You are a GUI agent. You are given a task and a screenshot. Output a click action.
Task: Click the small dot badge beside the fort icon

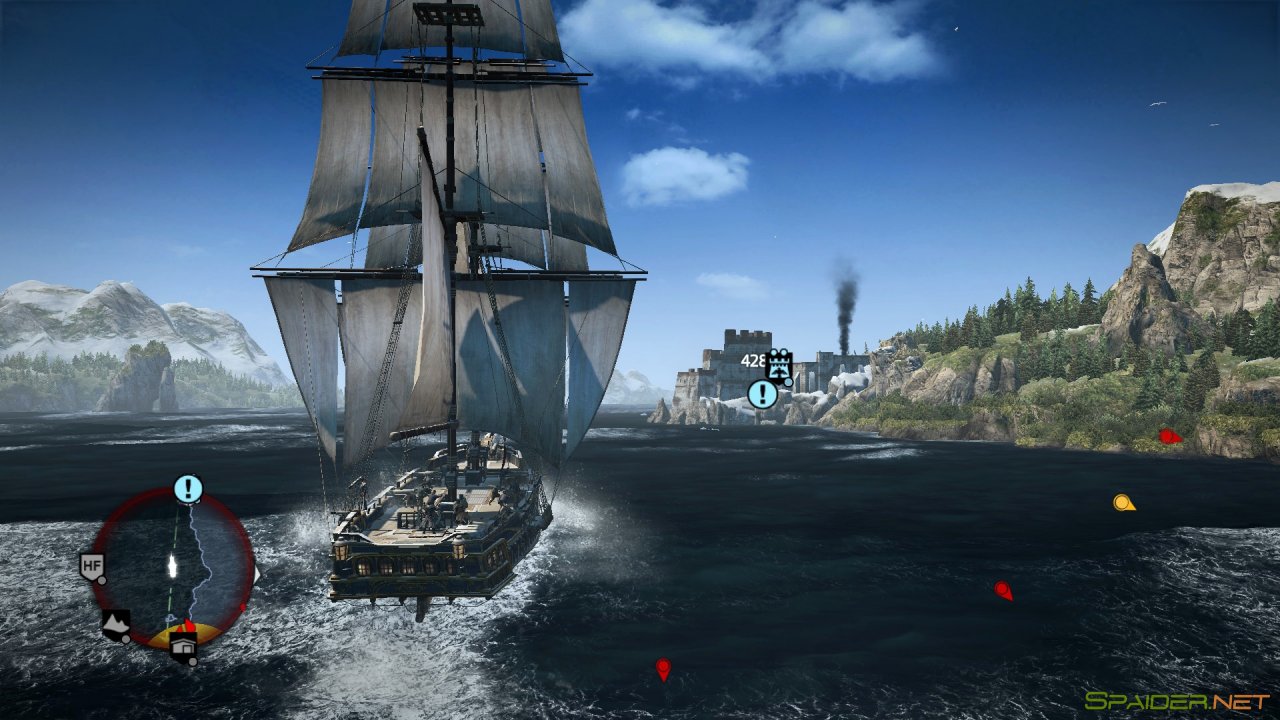coord(788,383)
